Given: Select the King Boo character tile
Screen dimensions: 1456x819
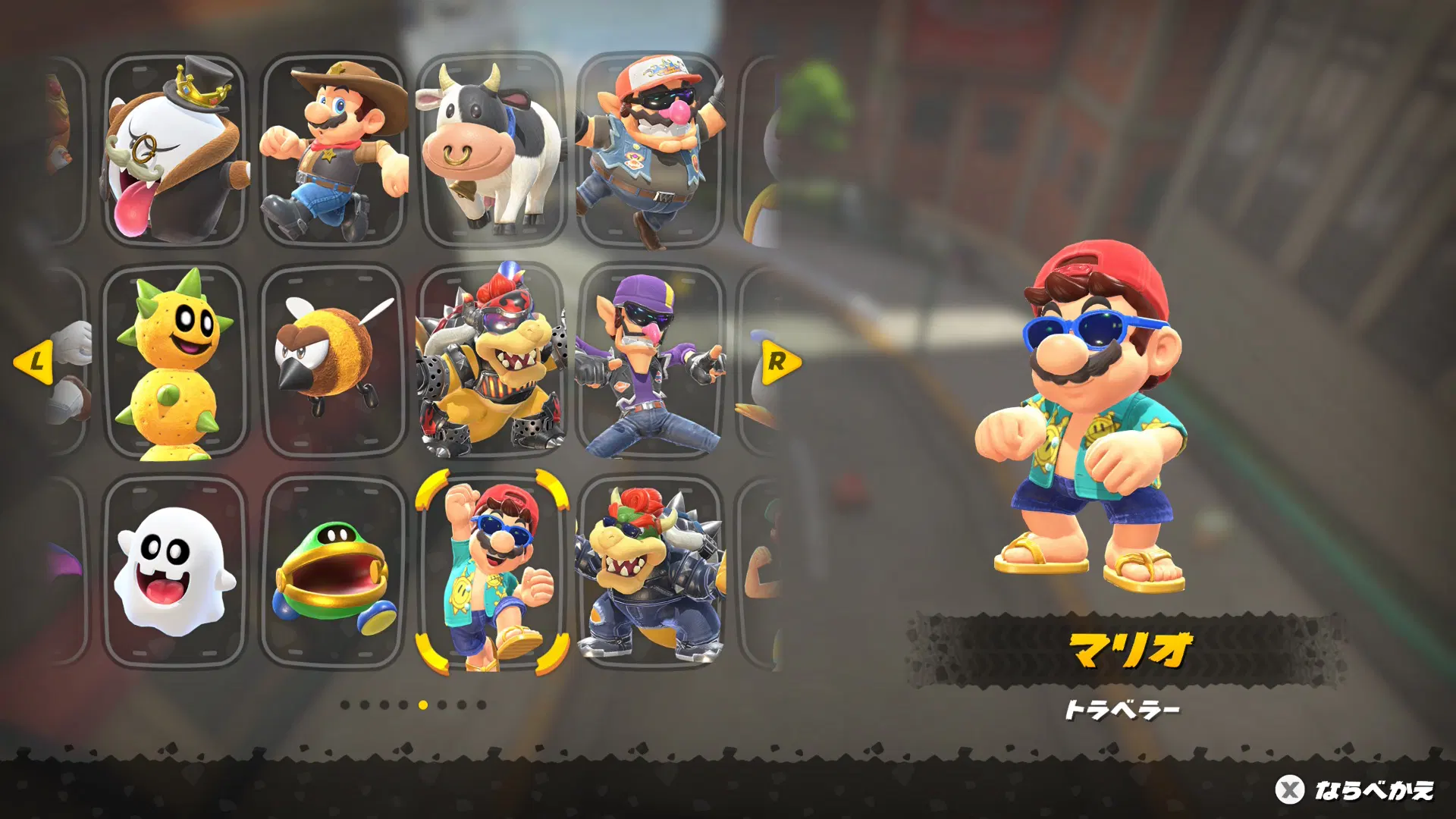Looking at the screenshot, I should (174, 150).
